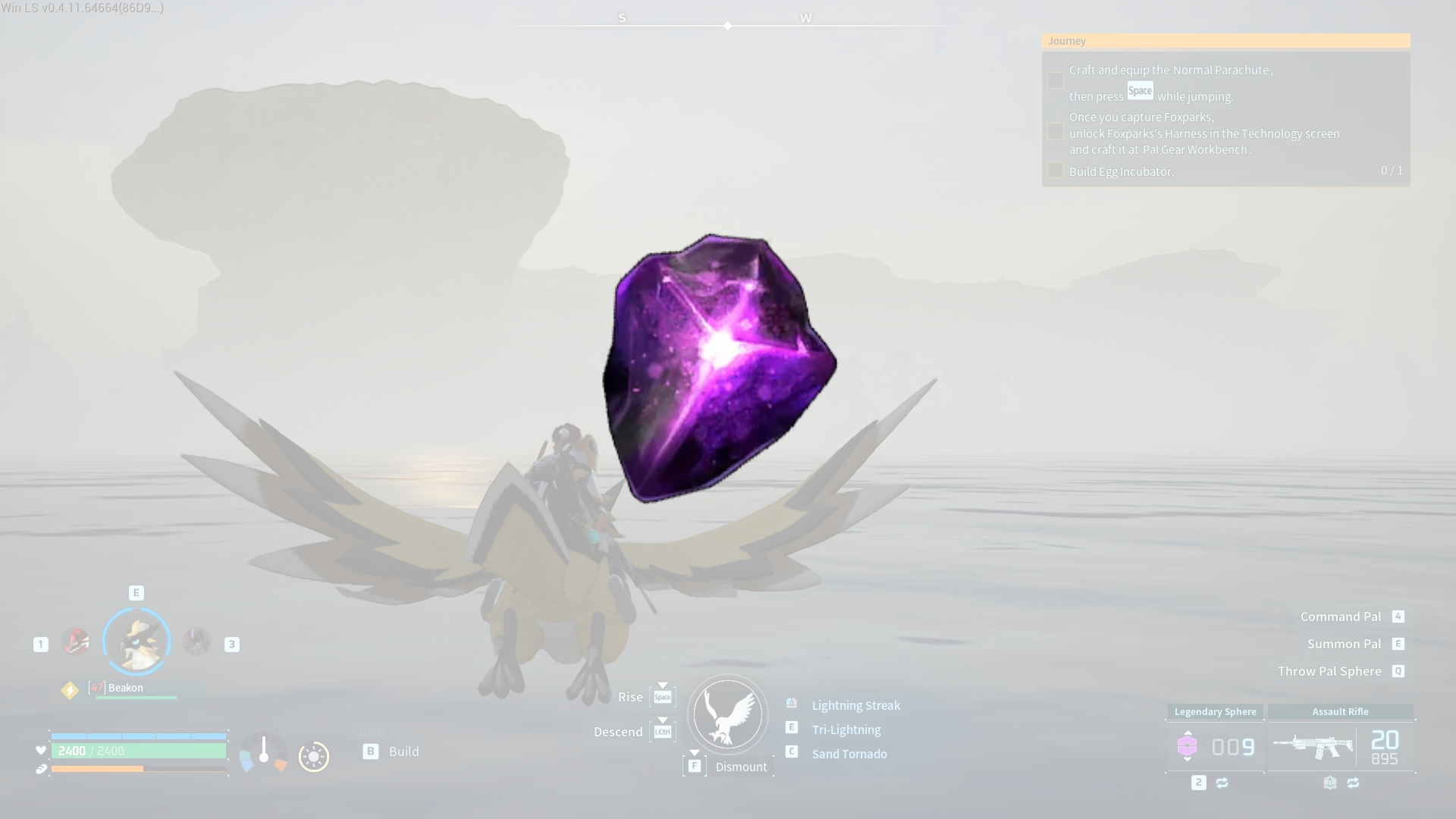
Task: Check the Normal Parachute journey task
Action: pyautogui.click(x=1056, y=80)
